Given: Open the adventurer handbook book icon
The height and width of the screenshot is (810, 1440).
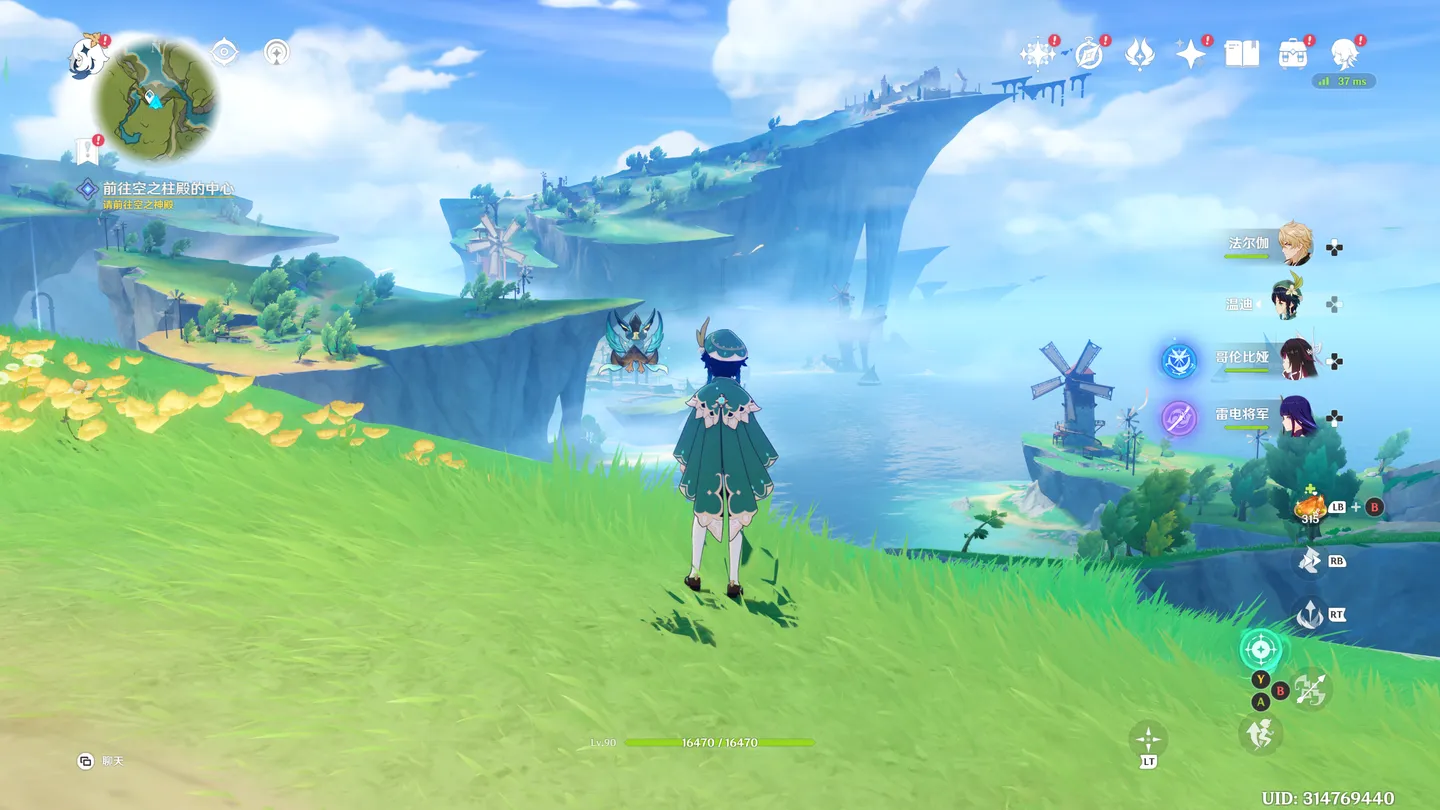Looking at the screenshot, I should [x=1242, y=54].
